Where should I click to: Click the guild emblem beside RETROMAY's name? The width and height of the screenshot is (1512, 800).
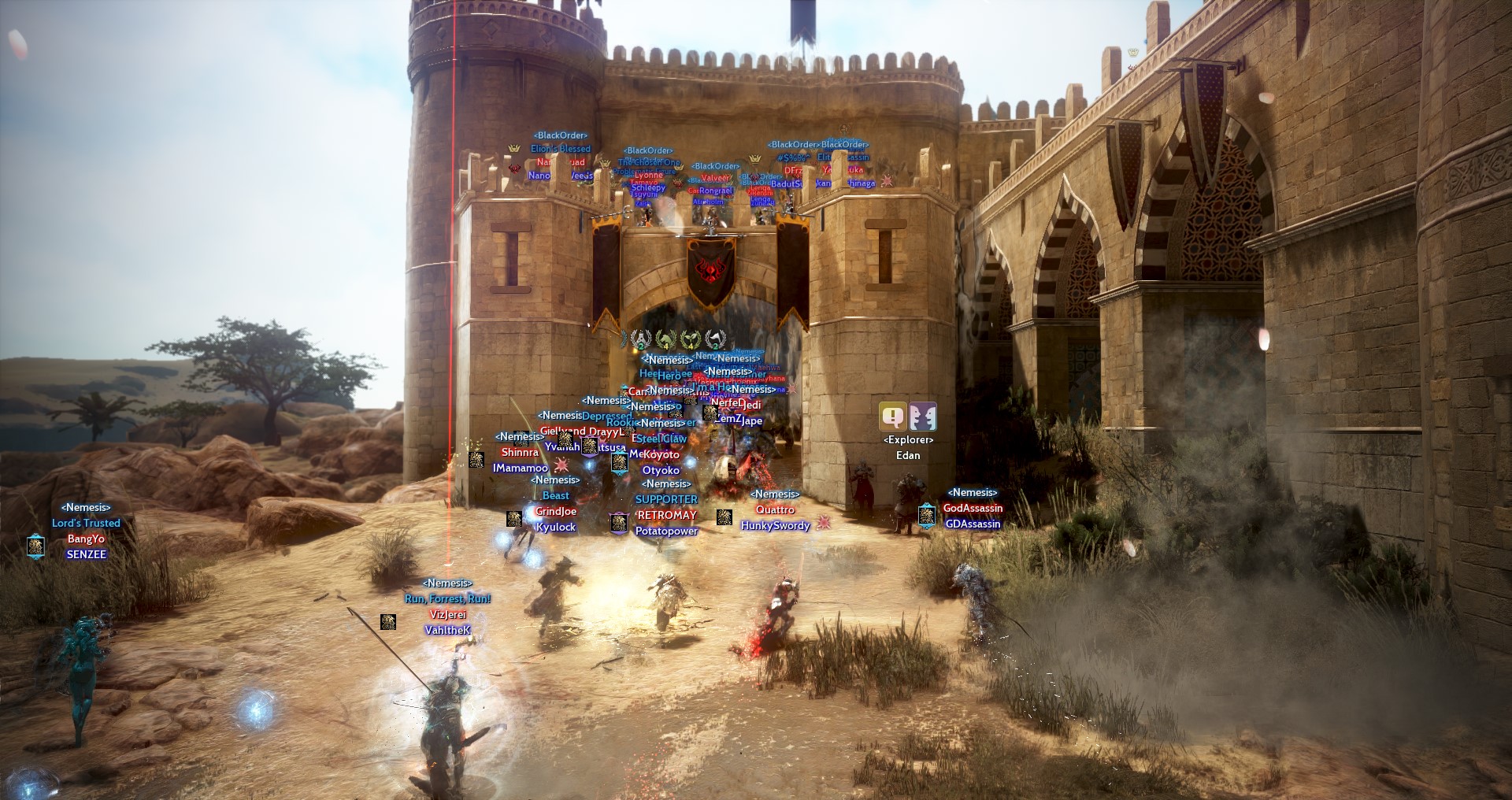coord(619,522)
